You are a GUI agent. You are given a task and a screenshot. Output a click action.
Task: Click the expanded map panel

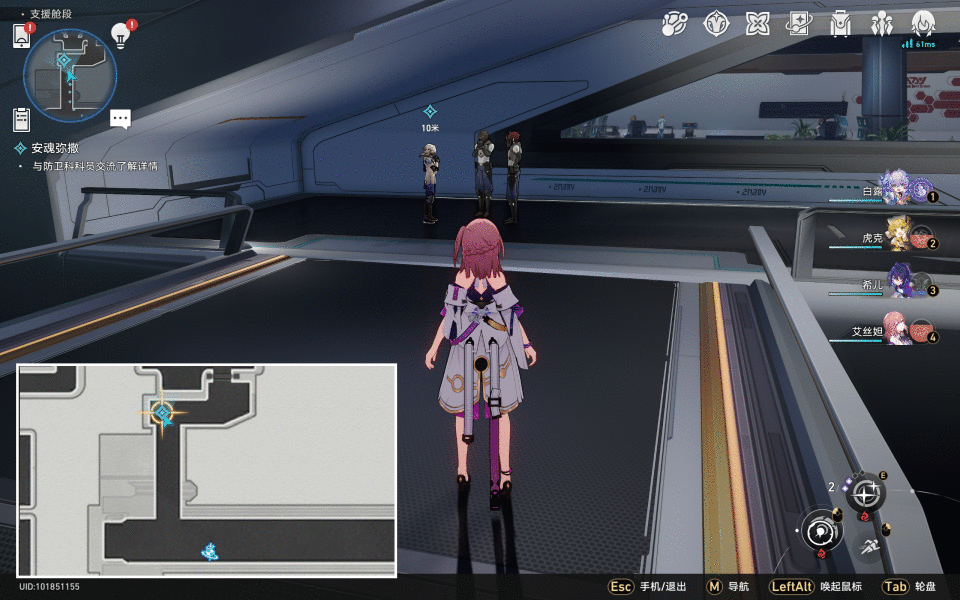(207, 470)
